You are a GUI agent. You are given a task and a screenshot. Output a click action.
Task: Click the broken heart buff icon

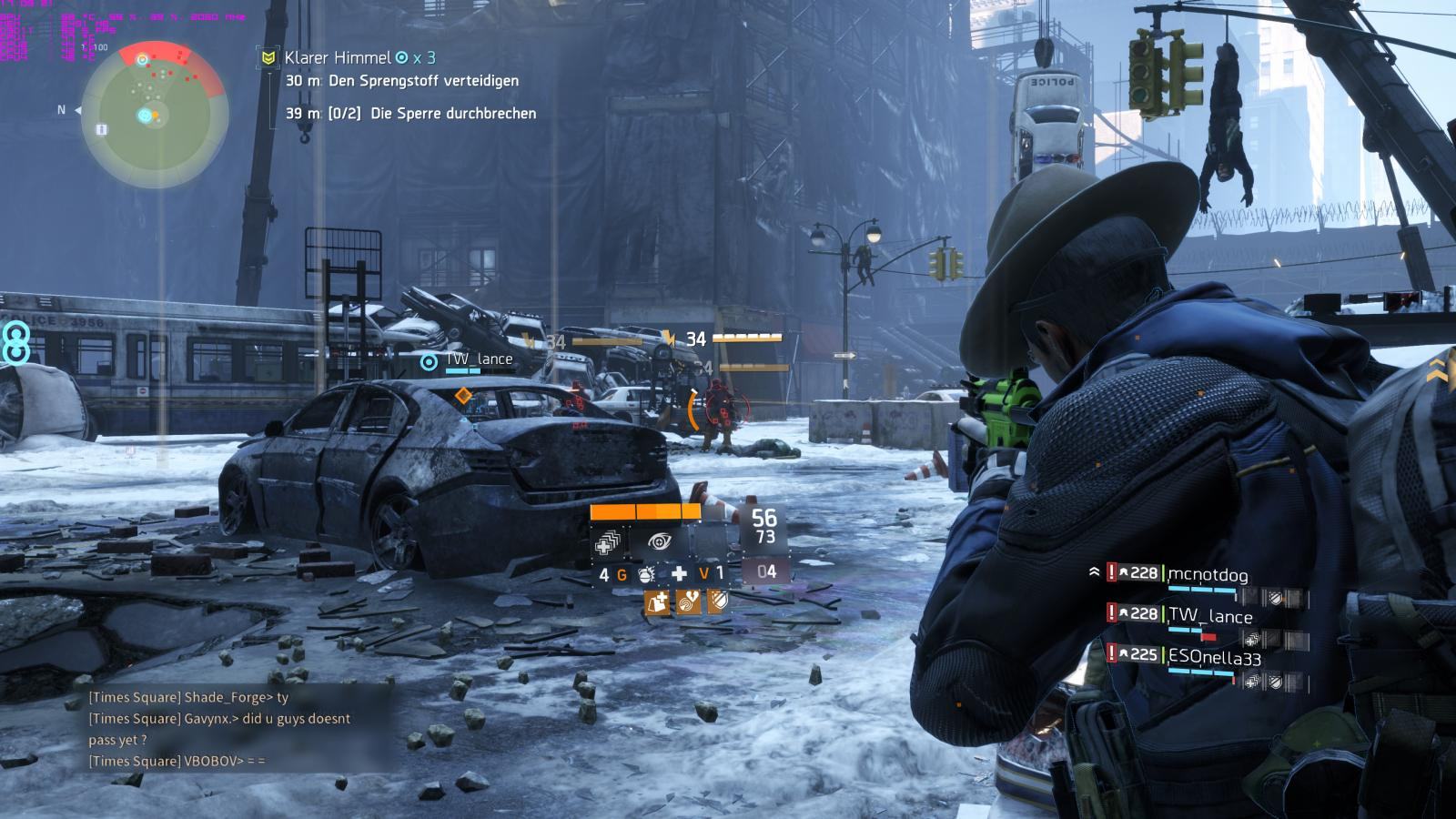click(687, 602)
